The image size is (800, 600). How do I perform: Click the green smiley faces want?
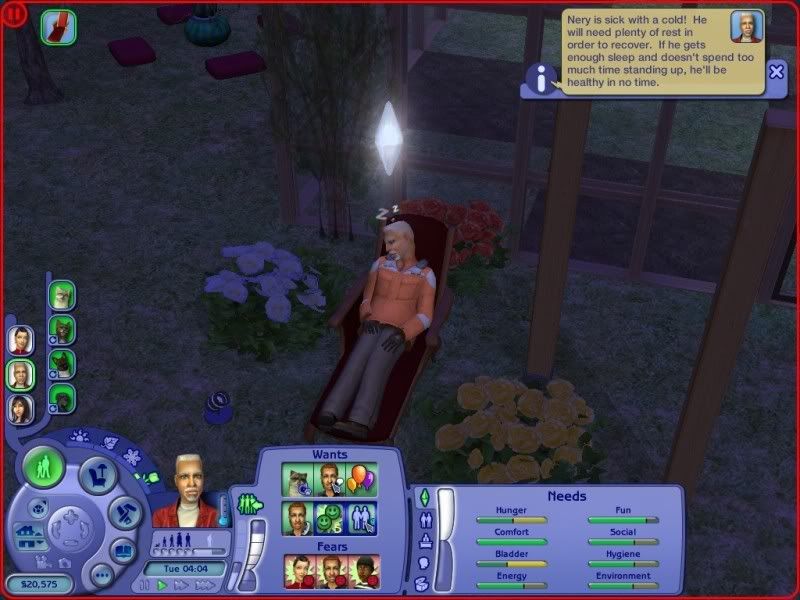[331, 517]
